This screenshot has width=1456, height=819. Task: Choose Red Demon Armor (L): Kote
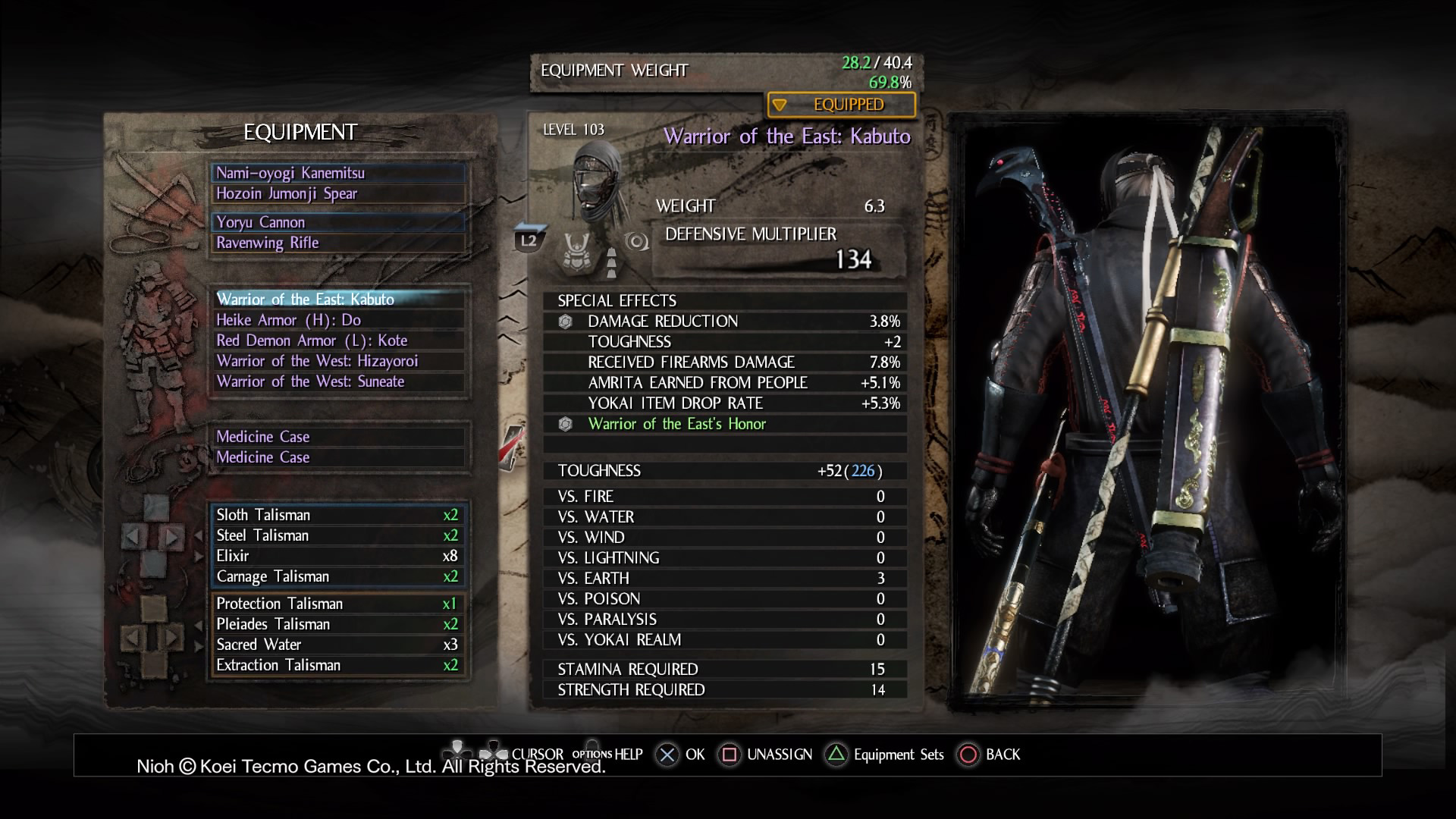point(338,340)
